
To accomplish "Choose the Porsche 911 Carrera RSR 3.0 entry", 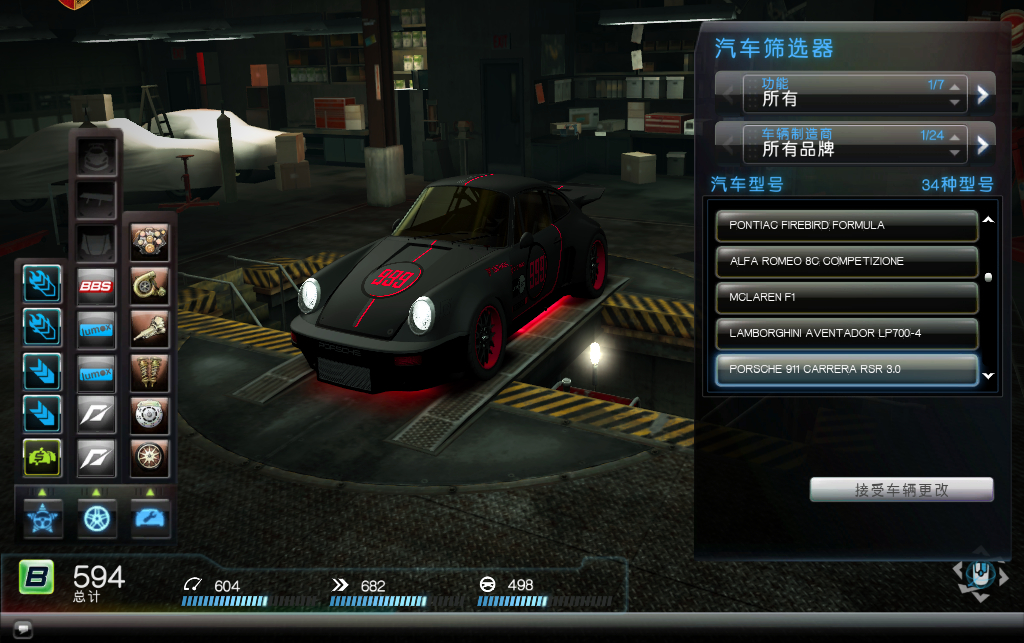I will tap(846, 369).
